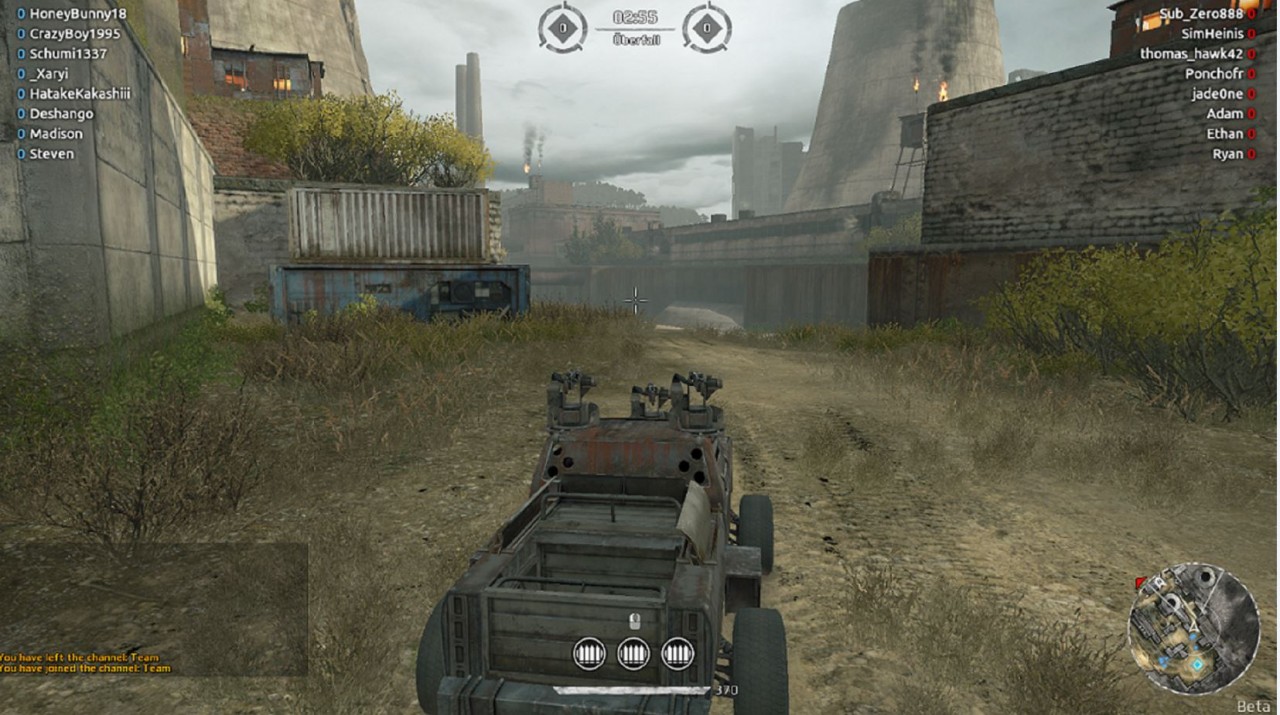Pick Madison from the player list

click(56, 134)
